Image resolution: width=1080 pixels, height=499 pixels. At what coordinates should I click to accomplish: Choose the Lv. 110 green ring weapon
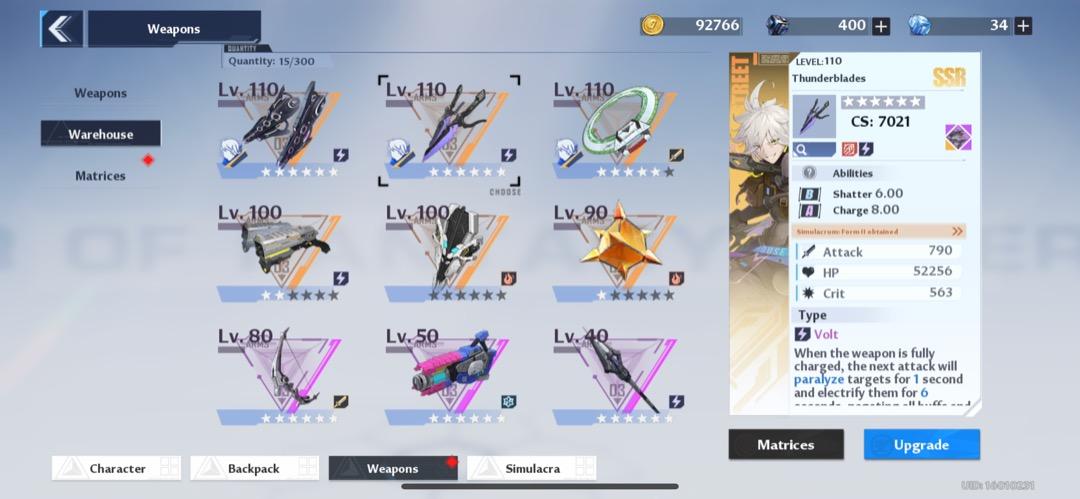coord(617,129)
